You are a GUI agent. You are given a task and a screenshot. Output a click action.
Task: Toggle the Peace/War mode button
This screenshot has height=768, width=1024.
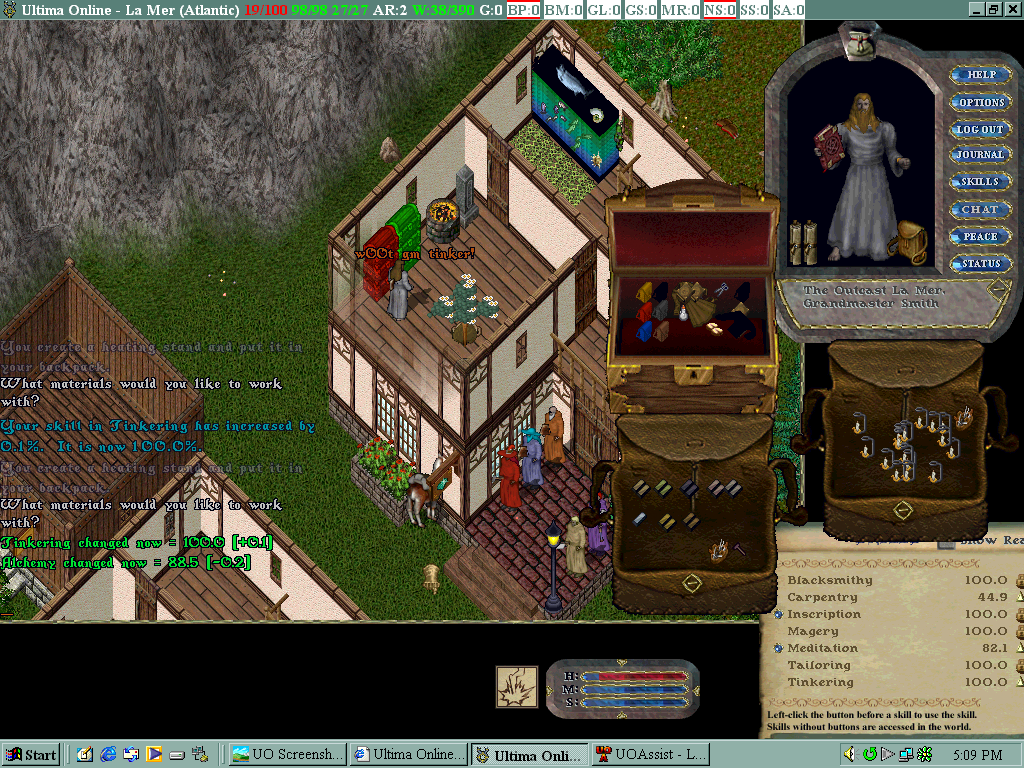click(980, 236)
